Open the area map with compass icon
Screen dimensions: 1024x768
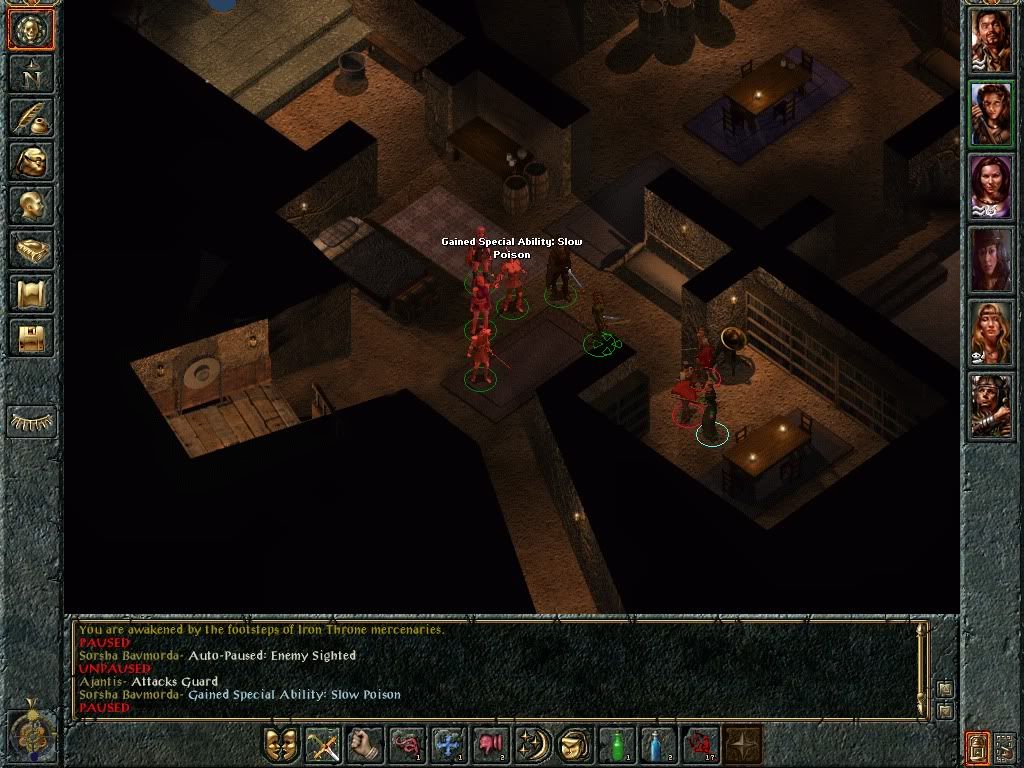pyautogui.click(x=31, y=72)
